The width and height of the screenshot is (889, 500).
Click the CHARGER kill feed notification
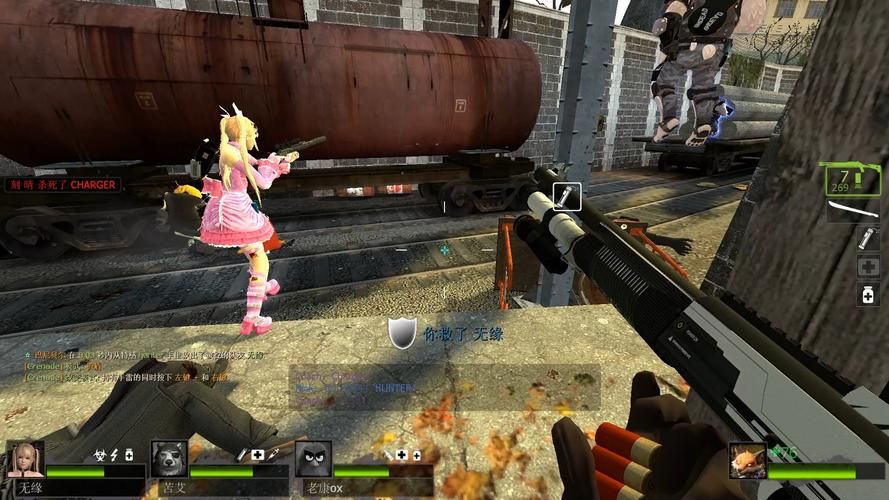pyautogui.click(x=63, y=185)
